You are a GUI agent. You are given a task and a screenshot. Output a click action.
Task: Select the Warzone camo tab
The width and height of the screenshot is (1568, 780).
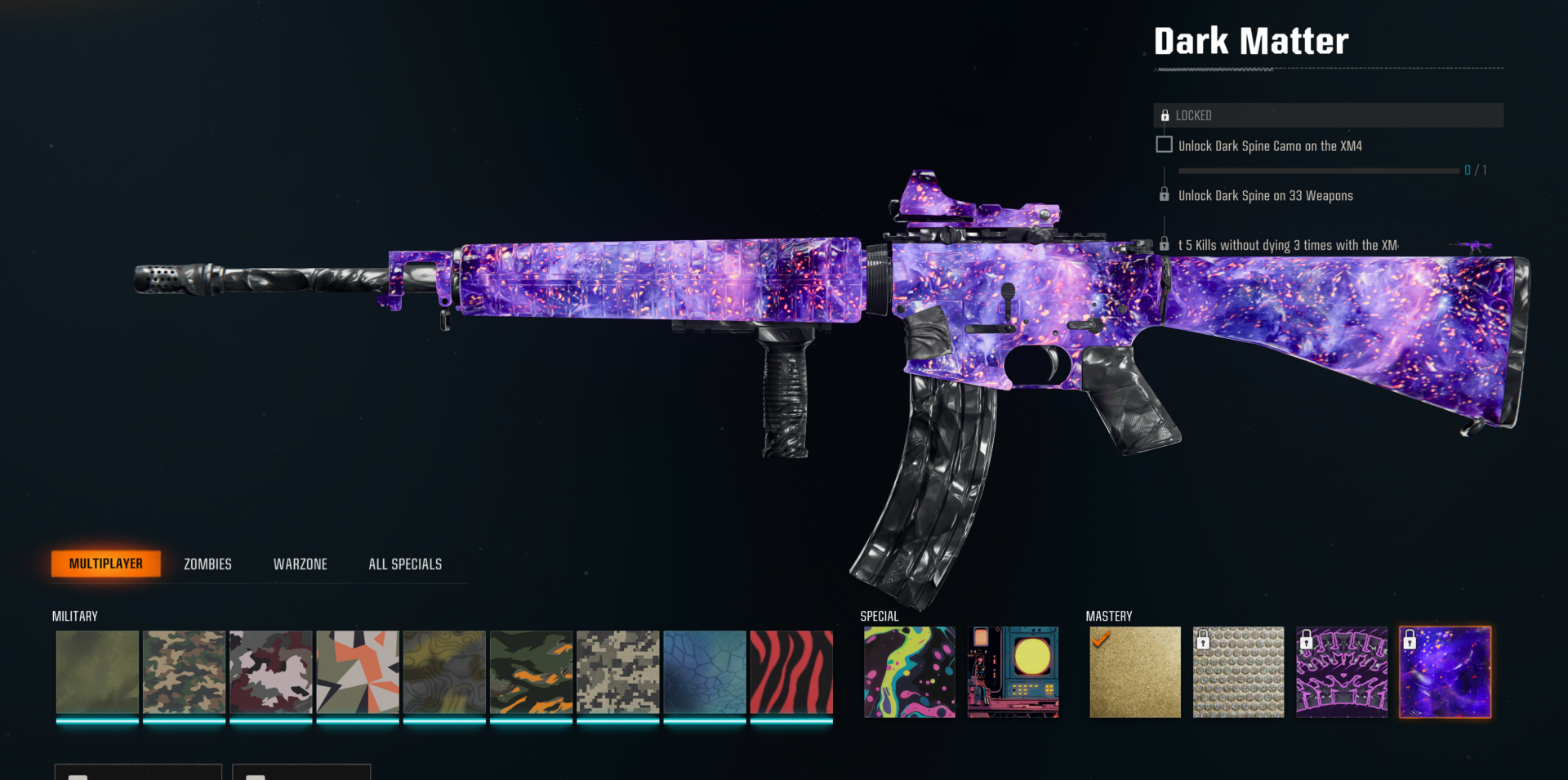coord(300,564)
